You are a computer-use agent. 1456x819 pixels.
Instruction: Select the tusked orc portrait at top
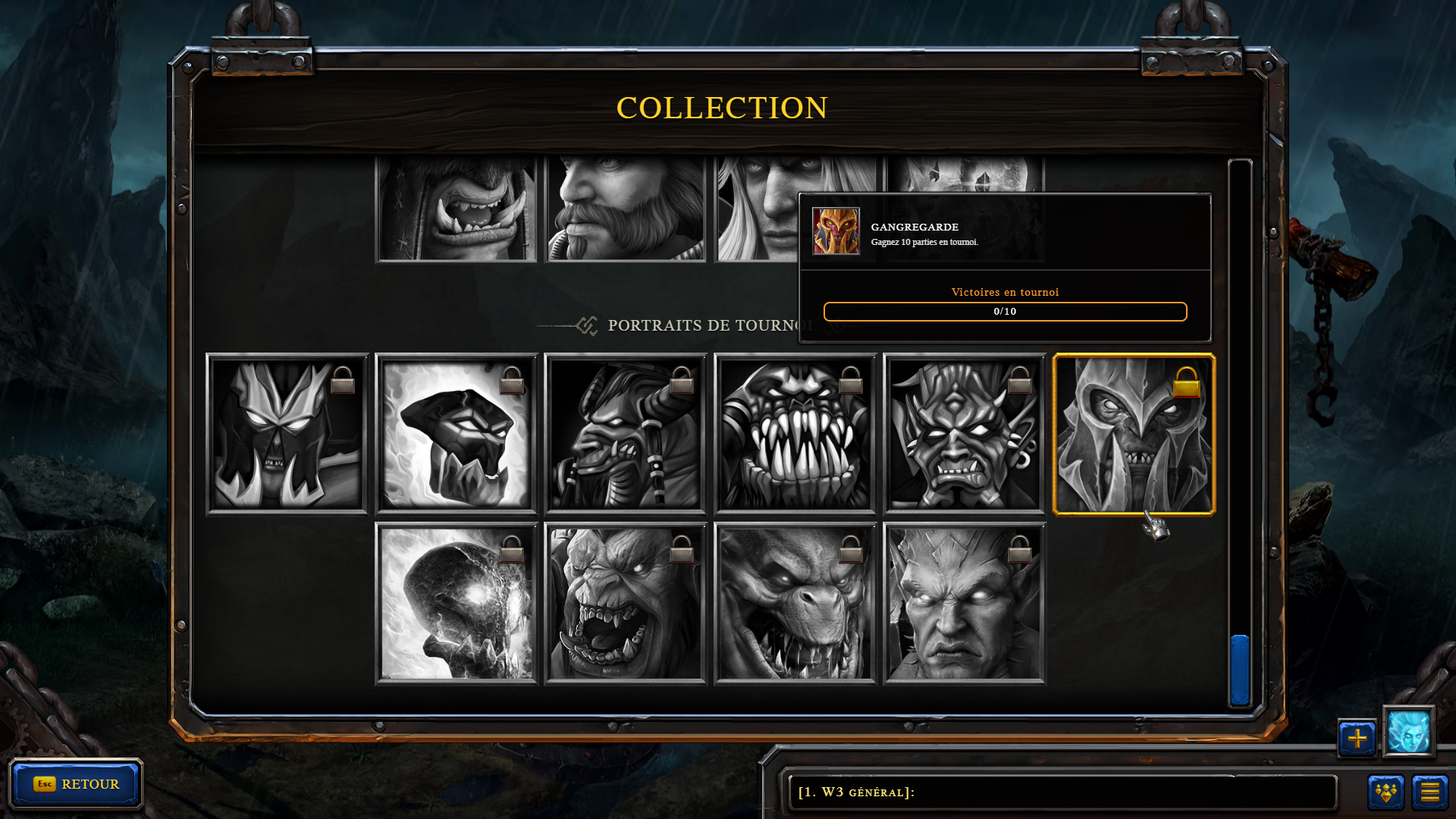(x=457, y=209)
